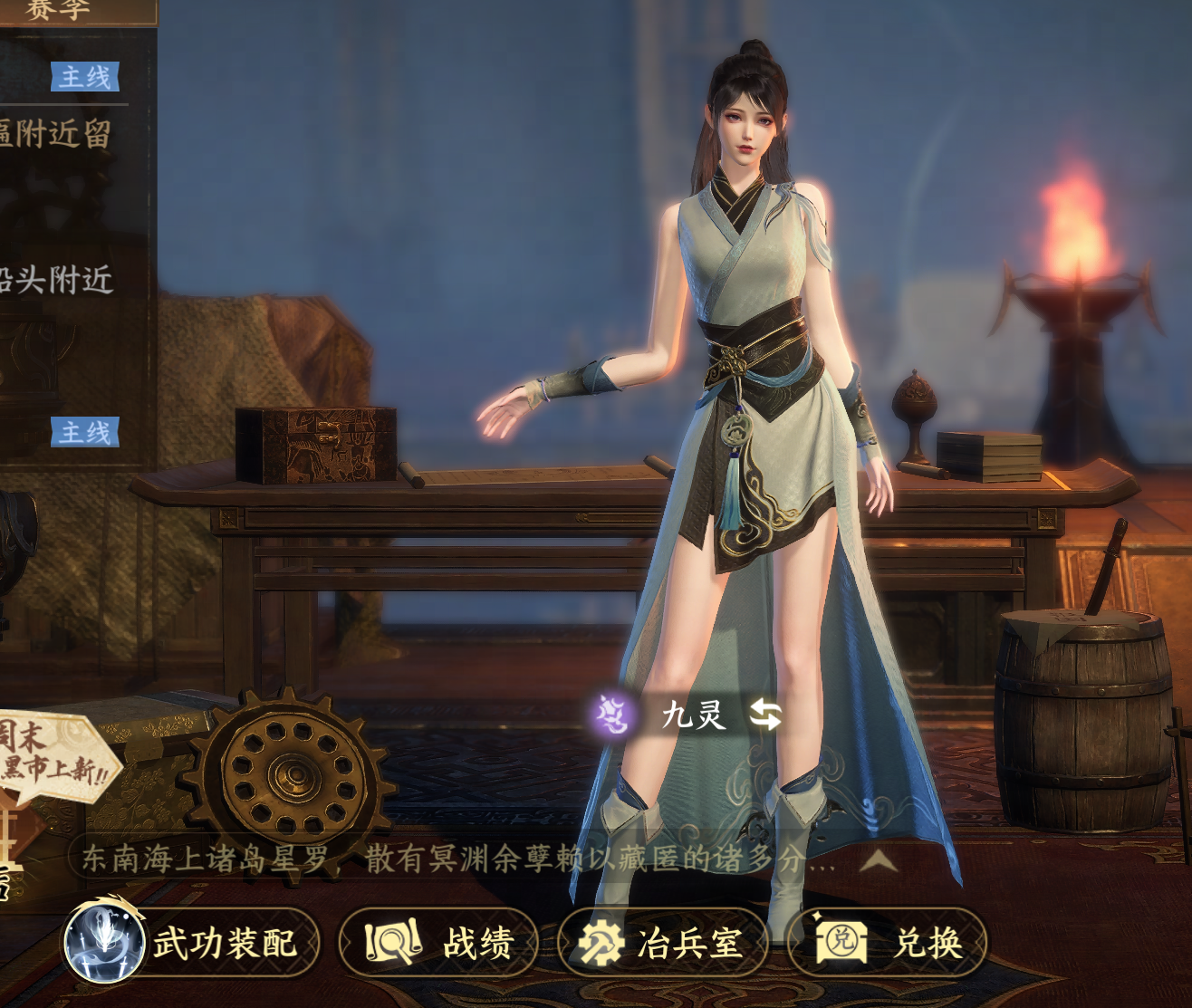View the 战绩 battle record
The height and width of the screenshot is (1008, 1192).
click(x=439, y=943)
